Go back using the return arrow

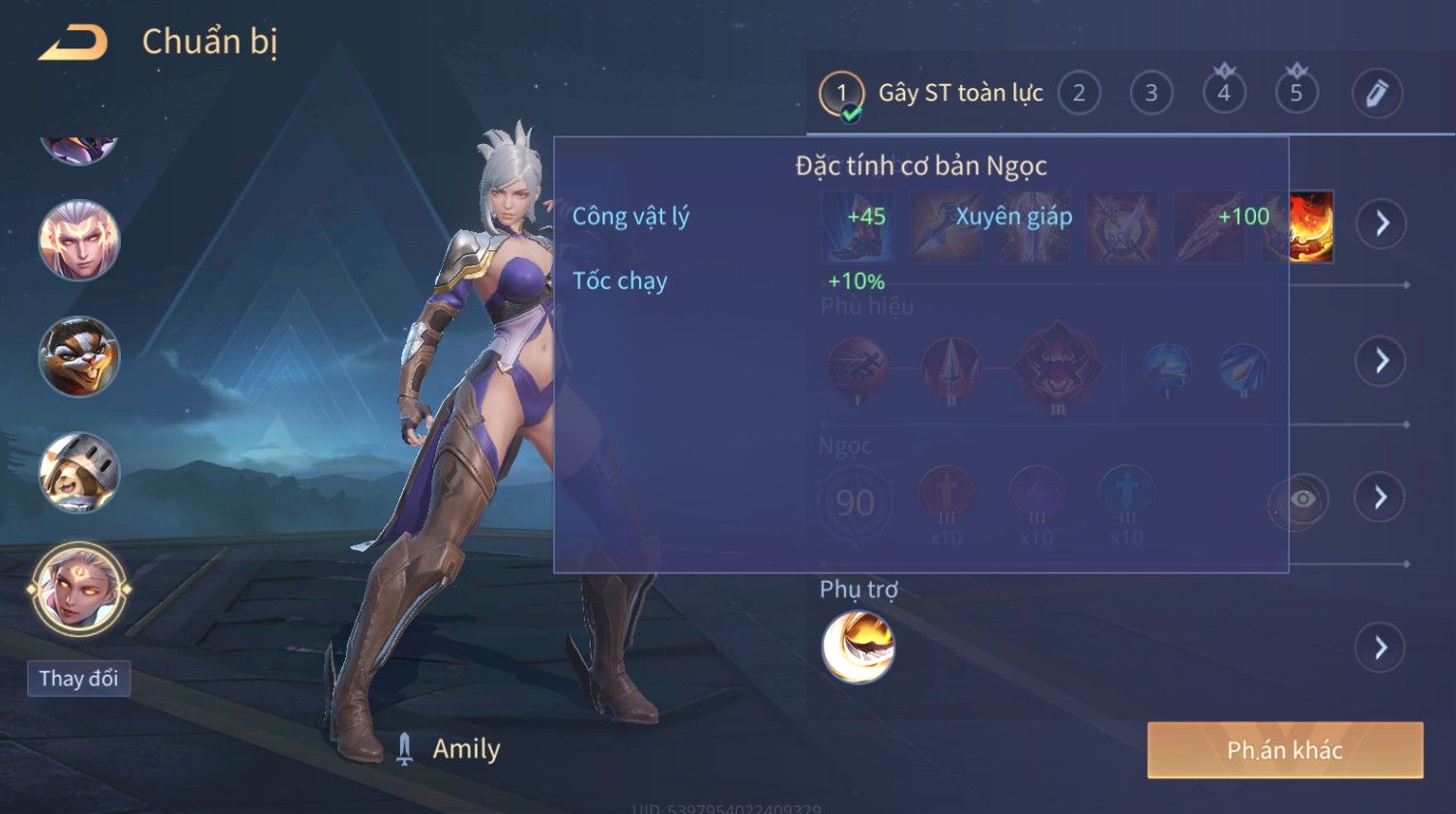[x=73, y=44]
